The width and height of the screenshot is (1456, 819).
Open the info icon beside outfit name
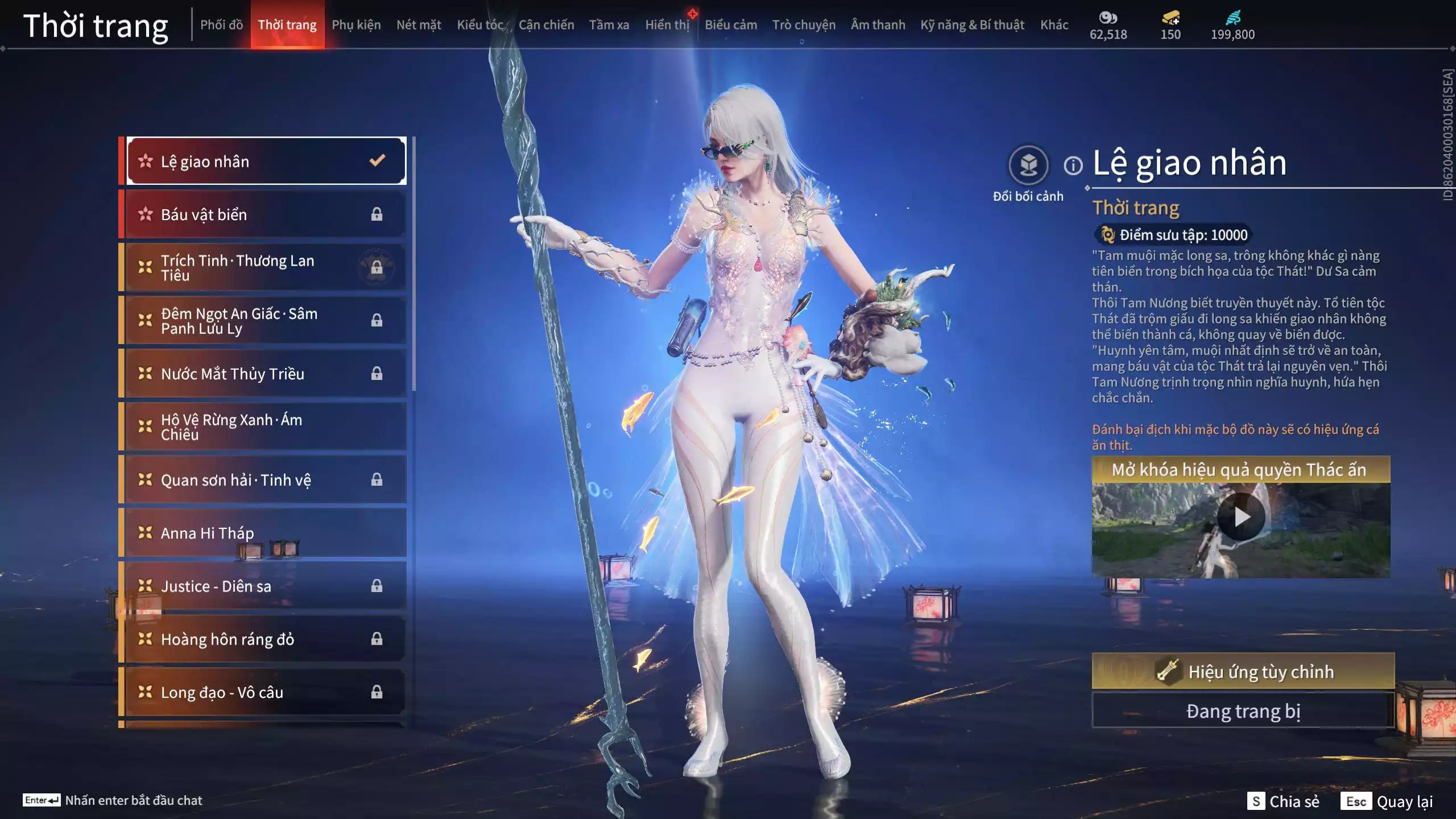click(1073, 166)
